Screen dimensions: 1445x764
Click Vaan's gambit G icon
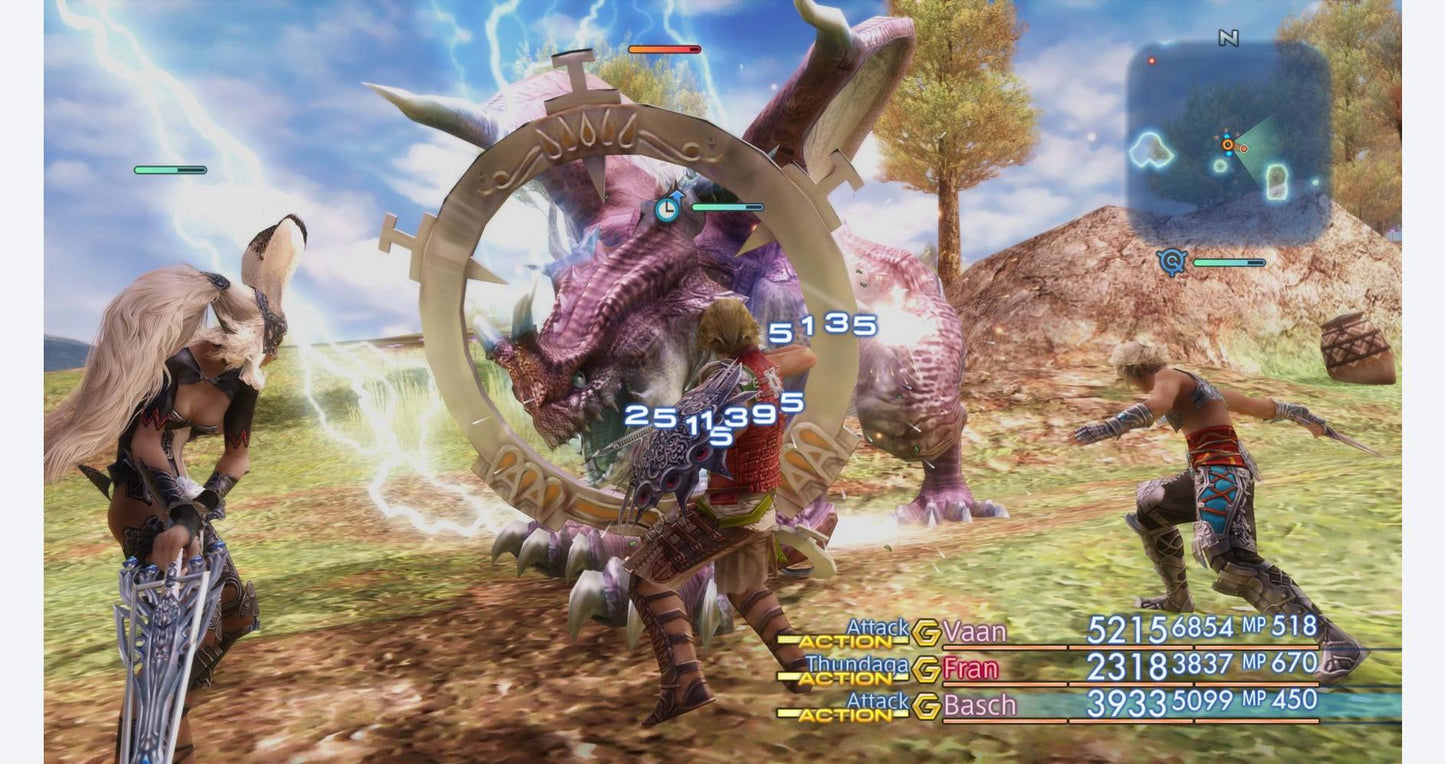[926, 632]
